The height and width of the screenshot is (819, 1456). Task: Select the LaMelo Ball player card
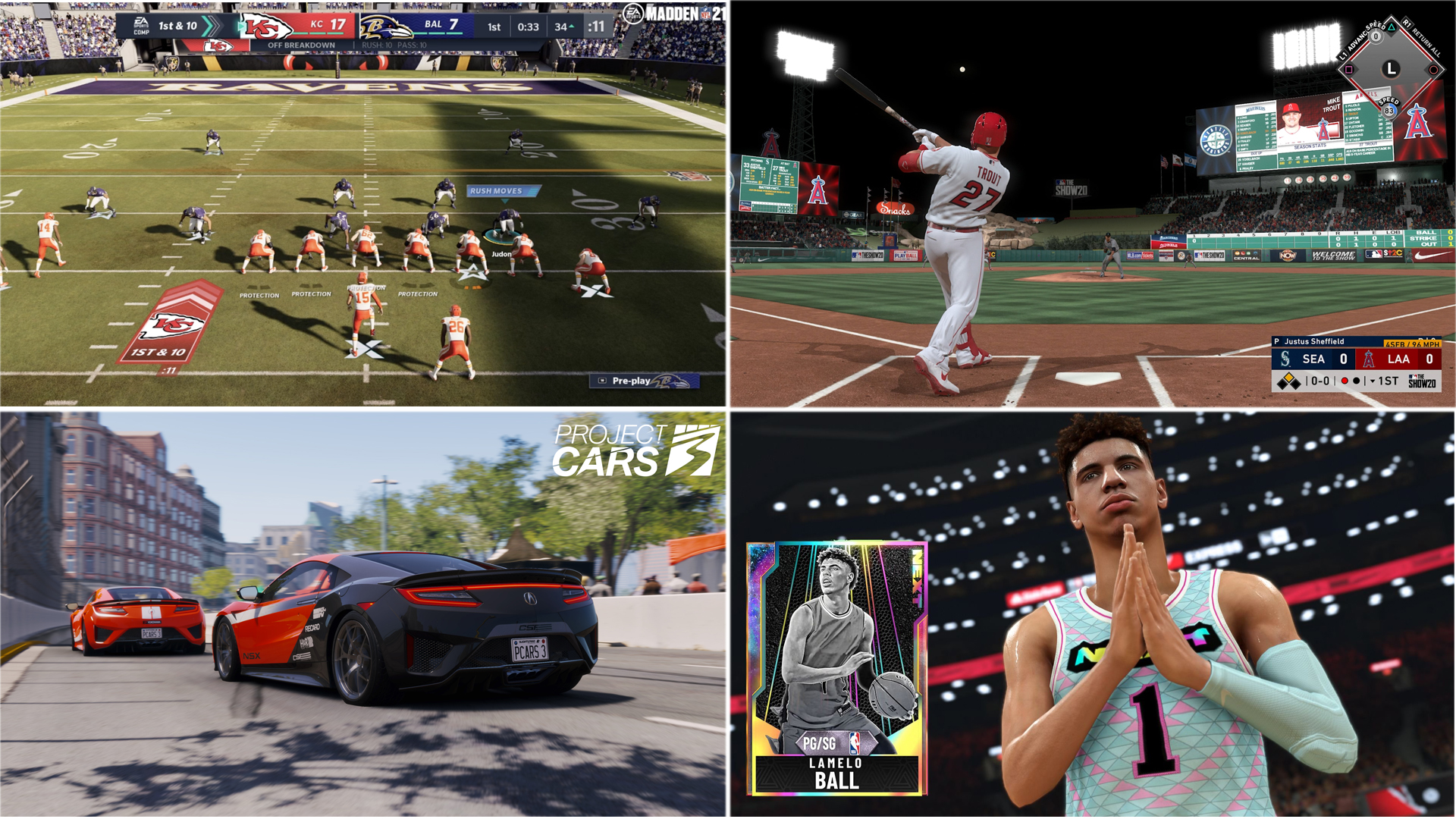(x=836, y=668)
